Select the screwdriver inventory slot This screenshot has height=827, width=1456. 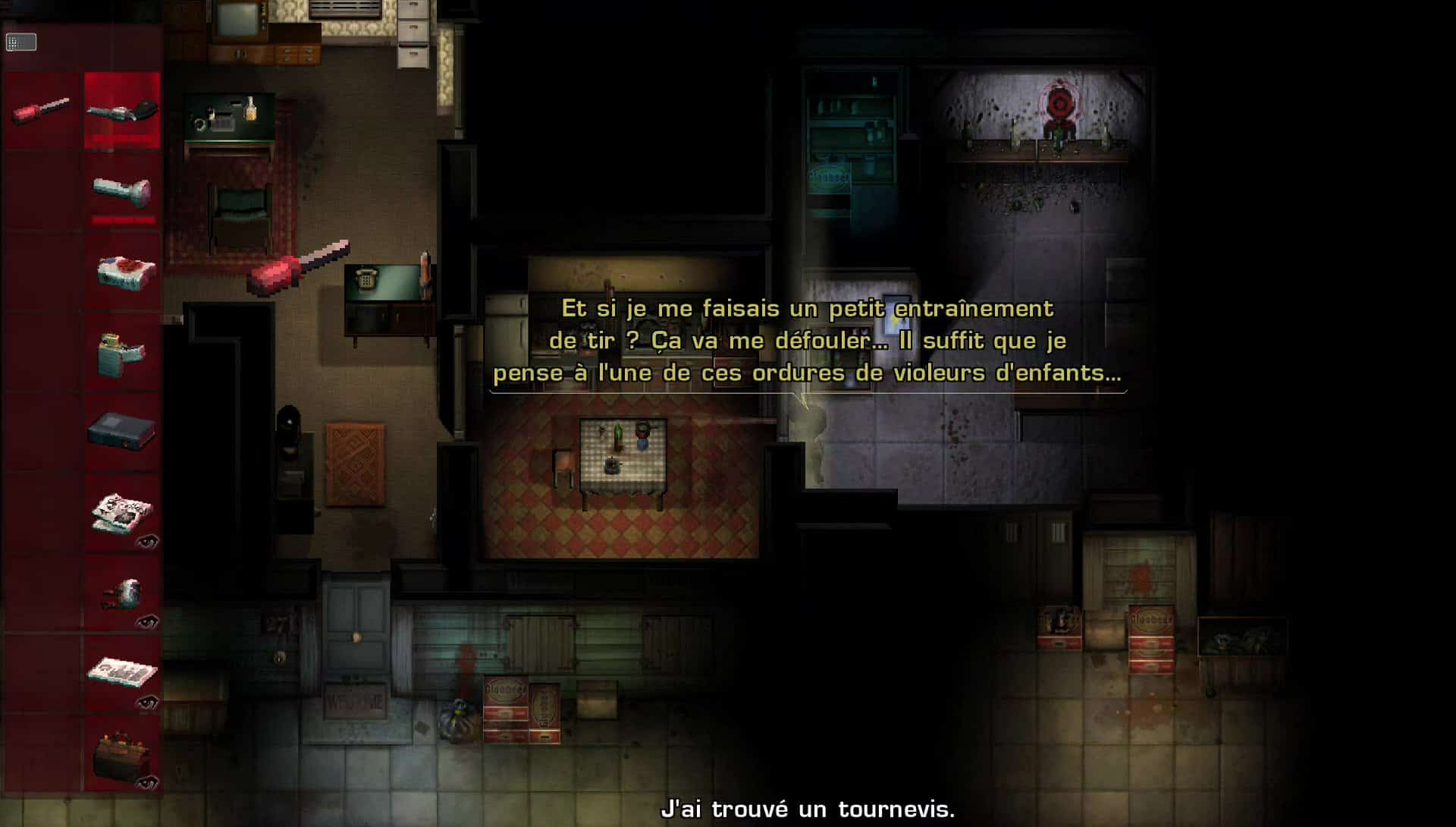42,111
